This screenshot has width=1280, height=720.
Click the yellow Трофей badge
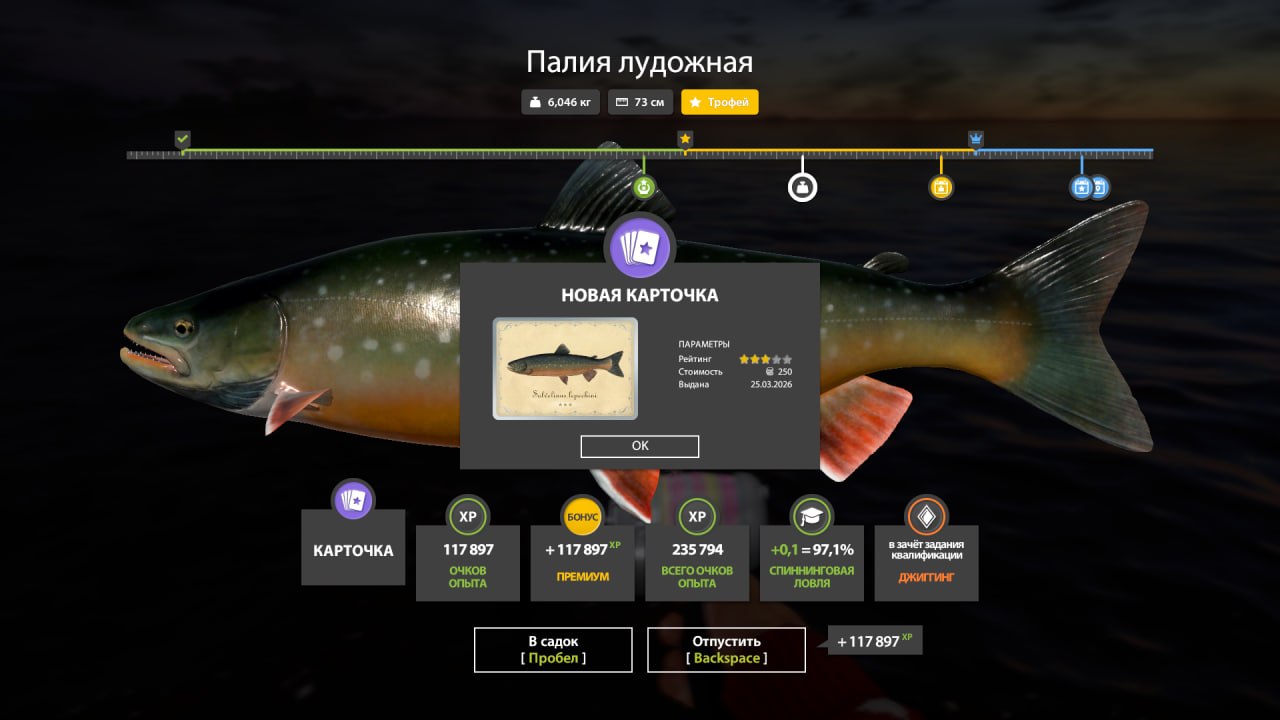click(719, 102)
